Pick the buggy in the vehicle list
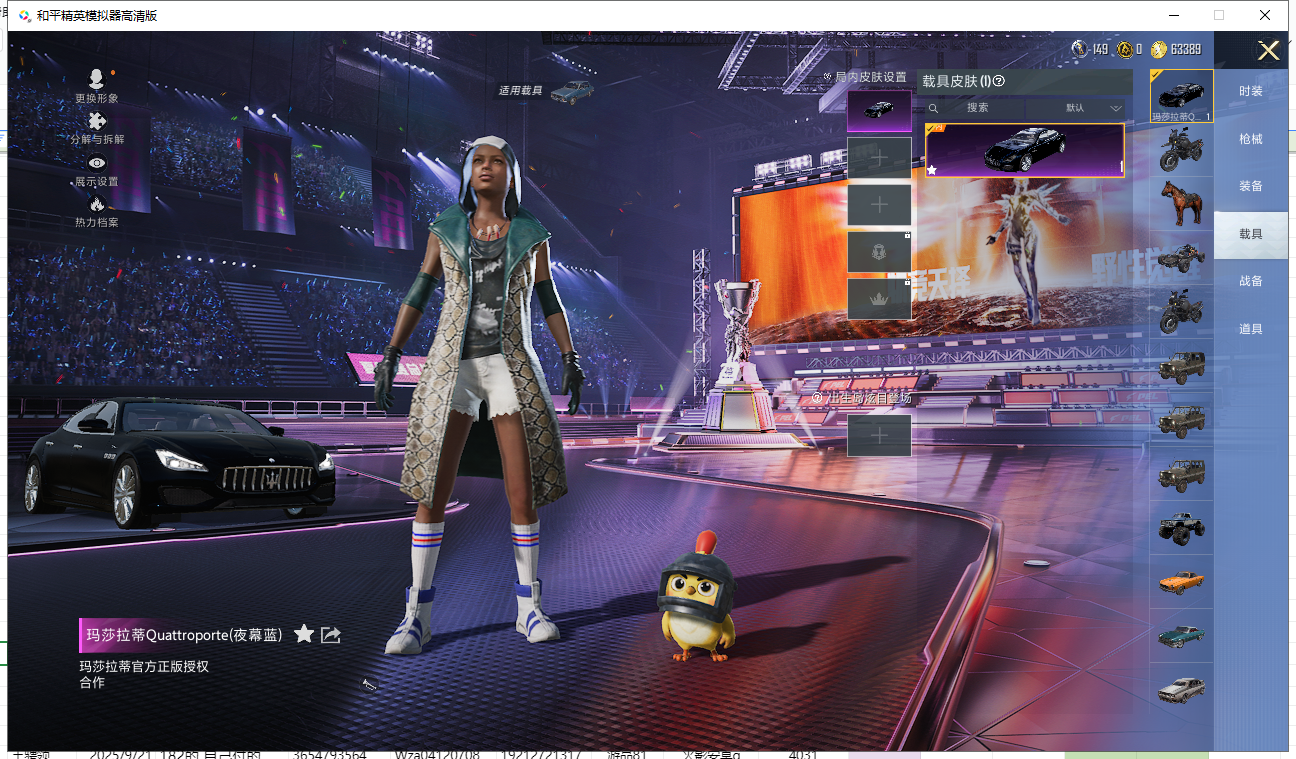The image size is (1296, 759). pyautogui.click(x=1181, y=257)
